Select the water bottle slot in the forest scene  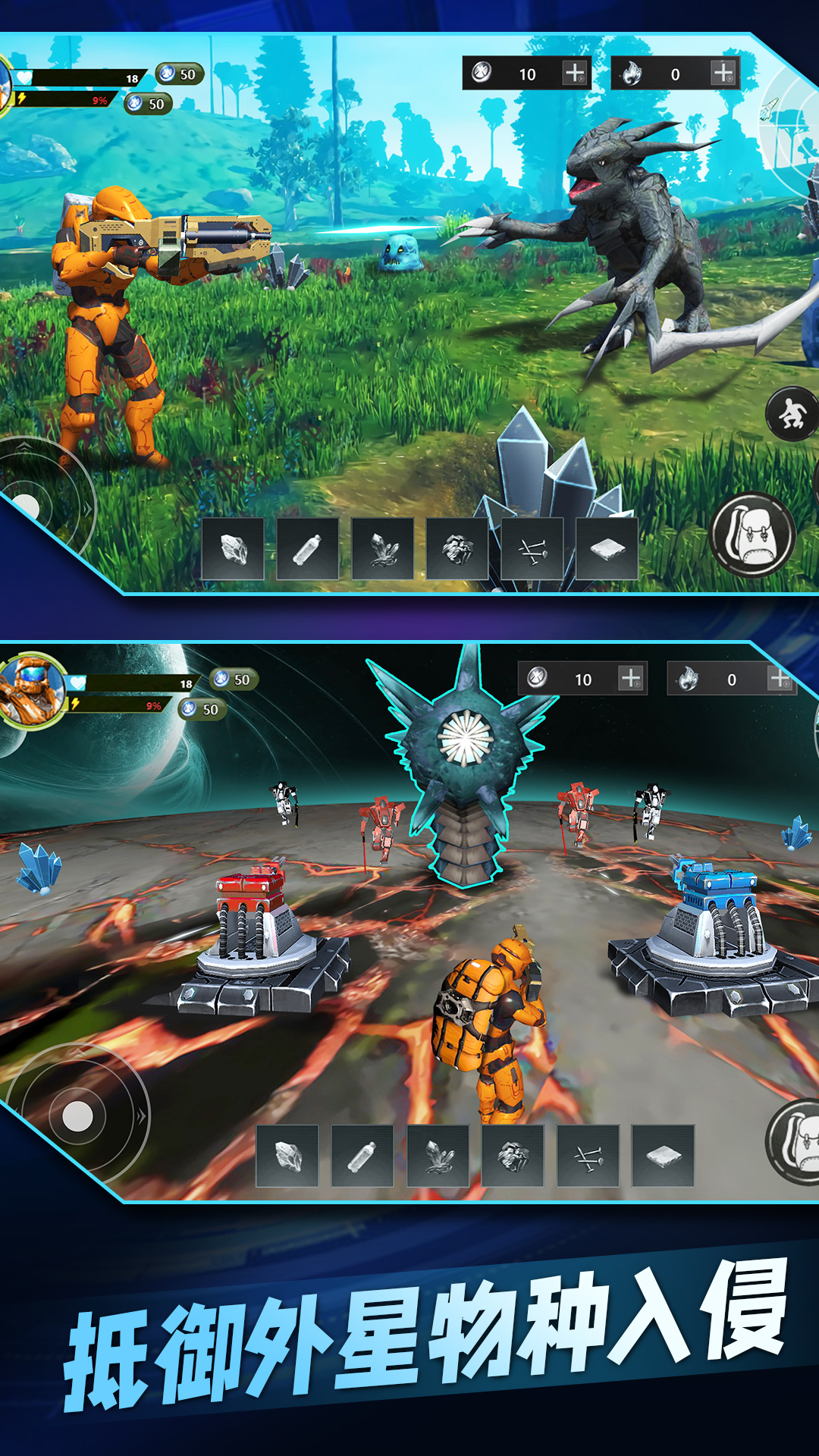pos(308,549)
